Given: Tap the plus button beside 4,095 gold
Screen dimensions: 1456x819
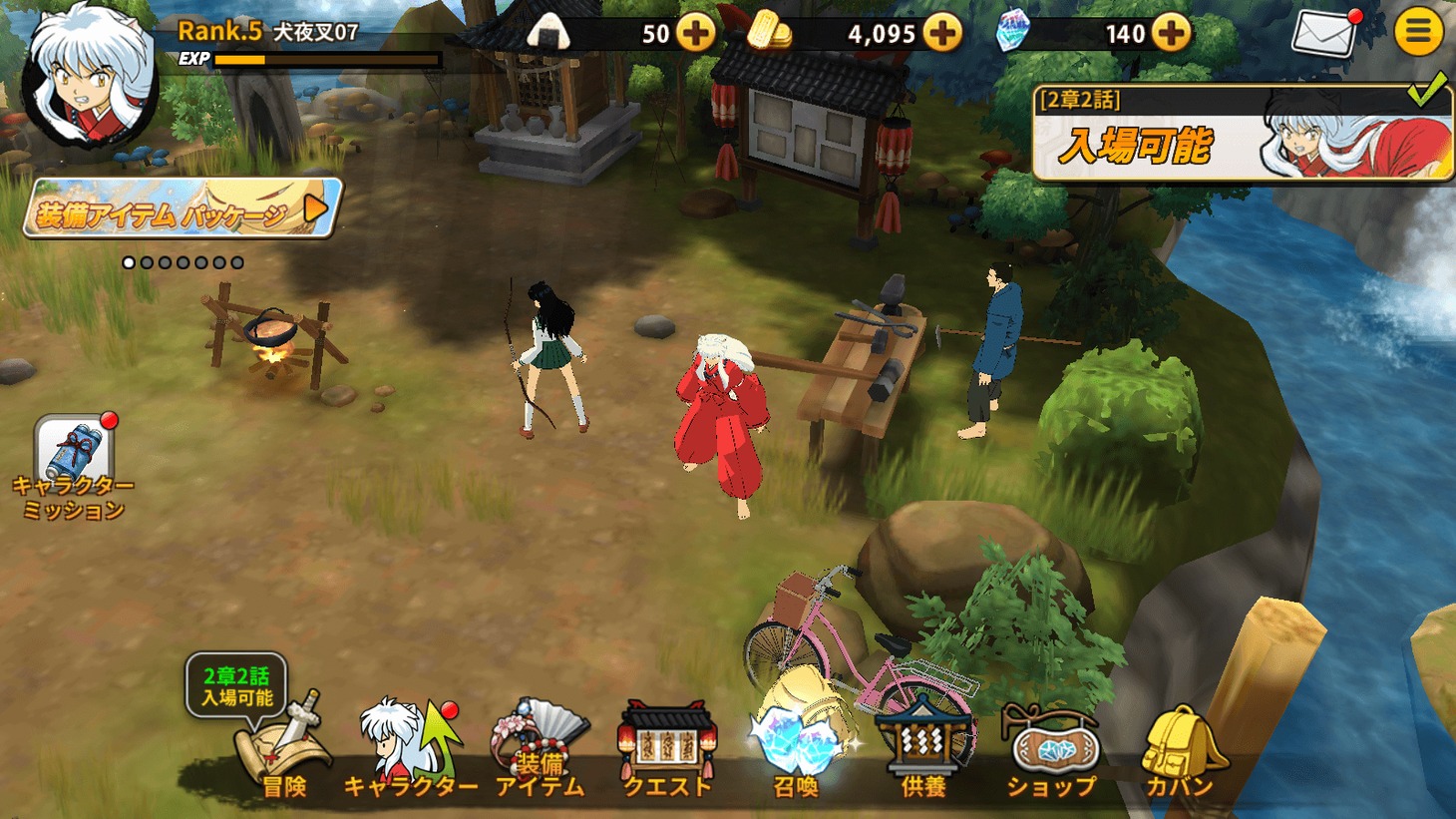Looking at the screenshot, I should point(941,33).
